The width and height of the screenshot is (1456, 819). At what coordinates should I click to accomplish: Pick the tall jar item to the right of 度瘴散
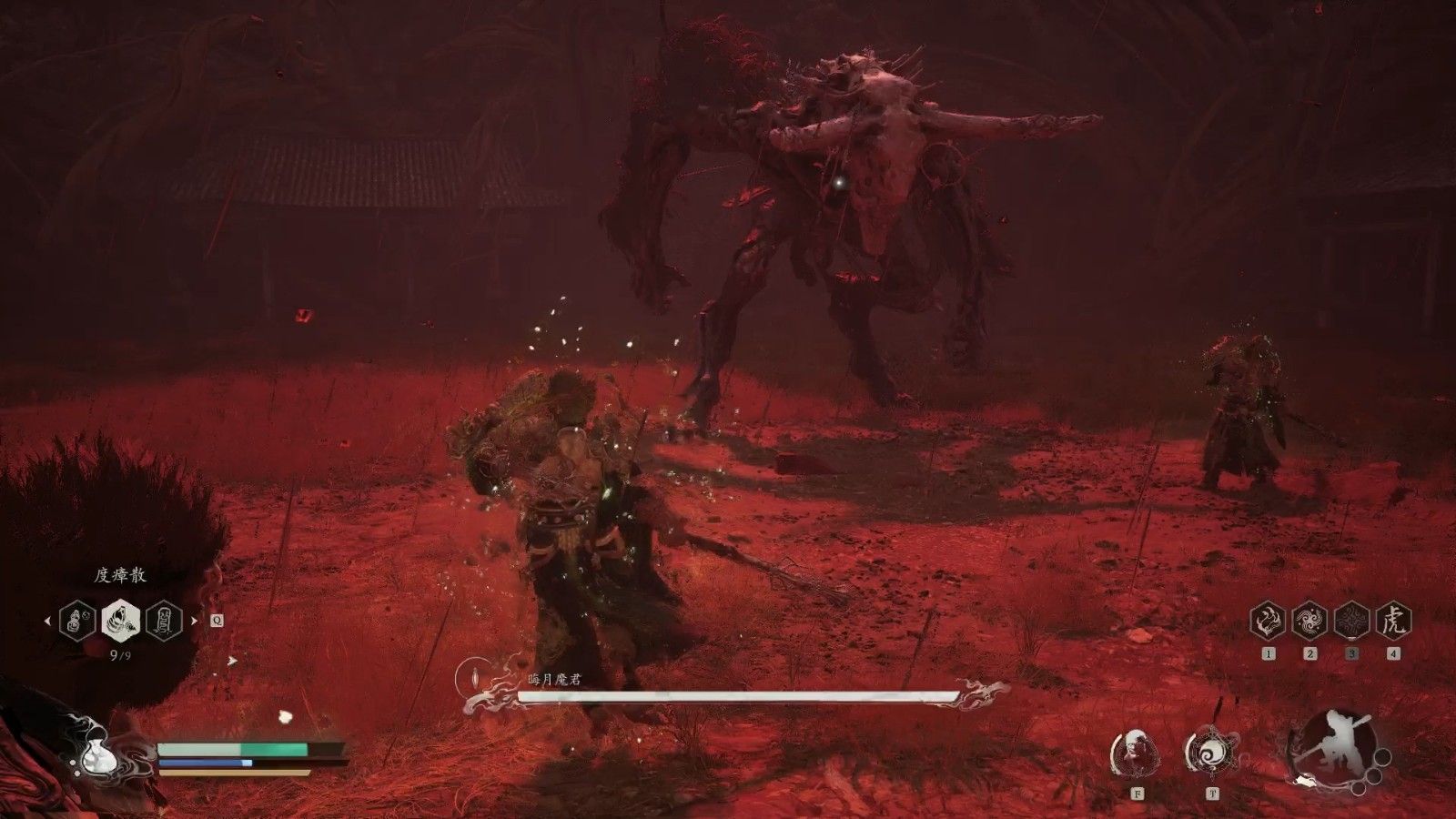pos(165,622)
